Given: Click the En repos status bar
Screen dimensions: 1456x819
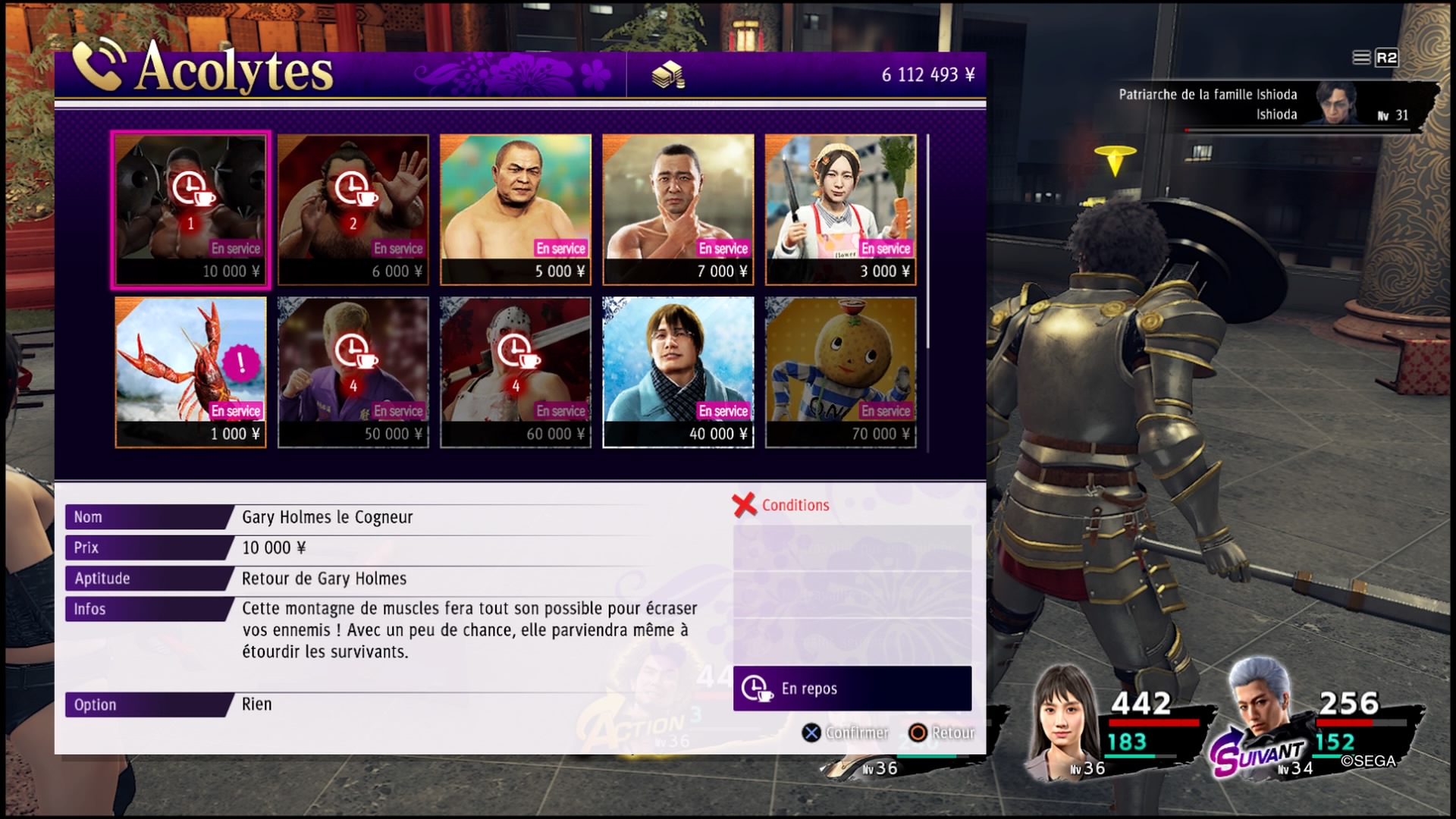Looking at the screenshot, I should 852,689.
